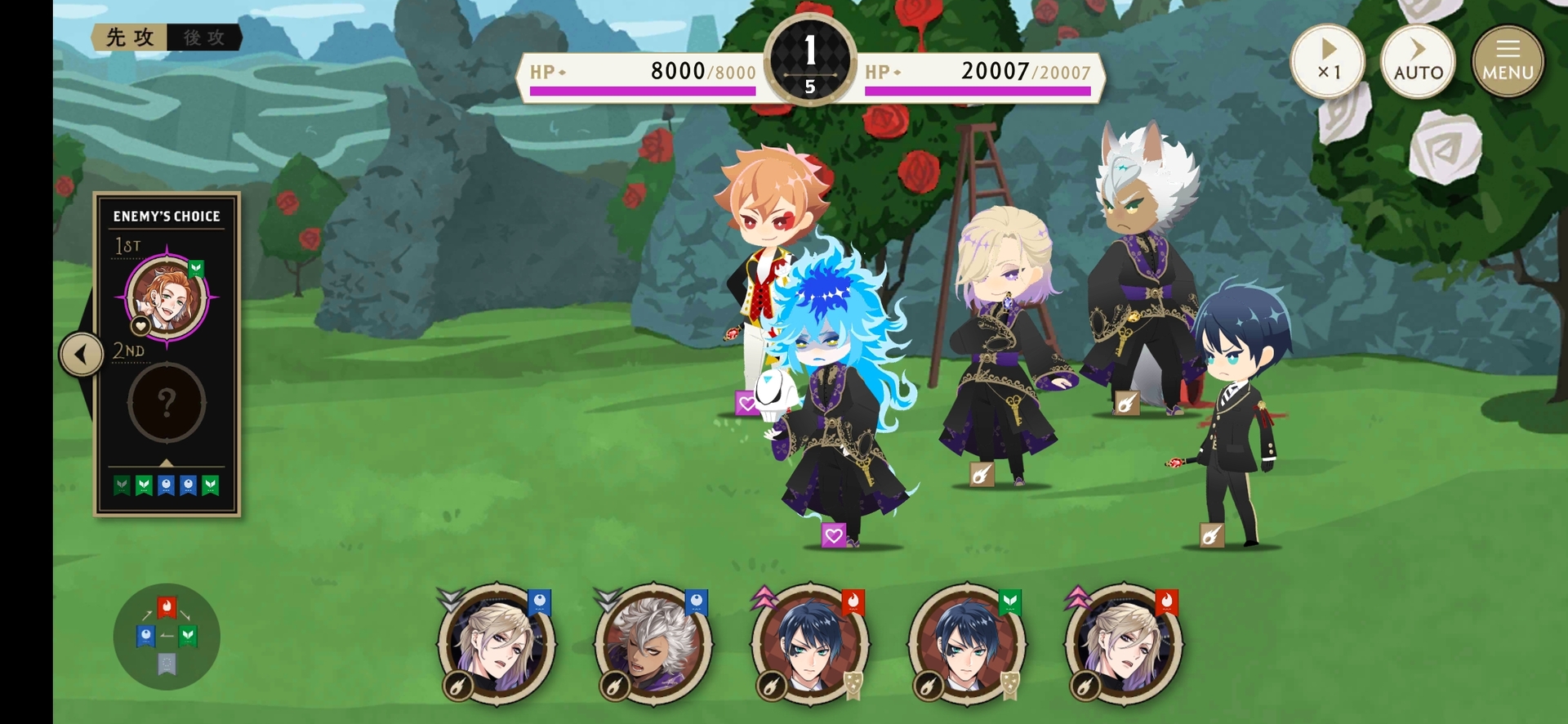Enable AUTO battle mode
Screen dimensions: 1568x724
1418,62
